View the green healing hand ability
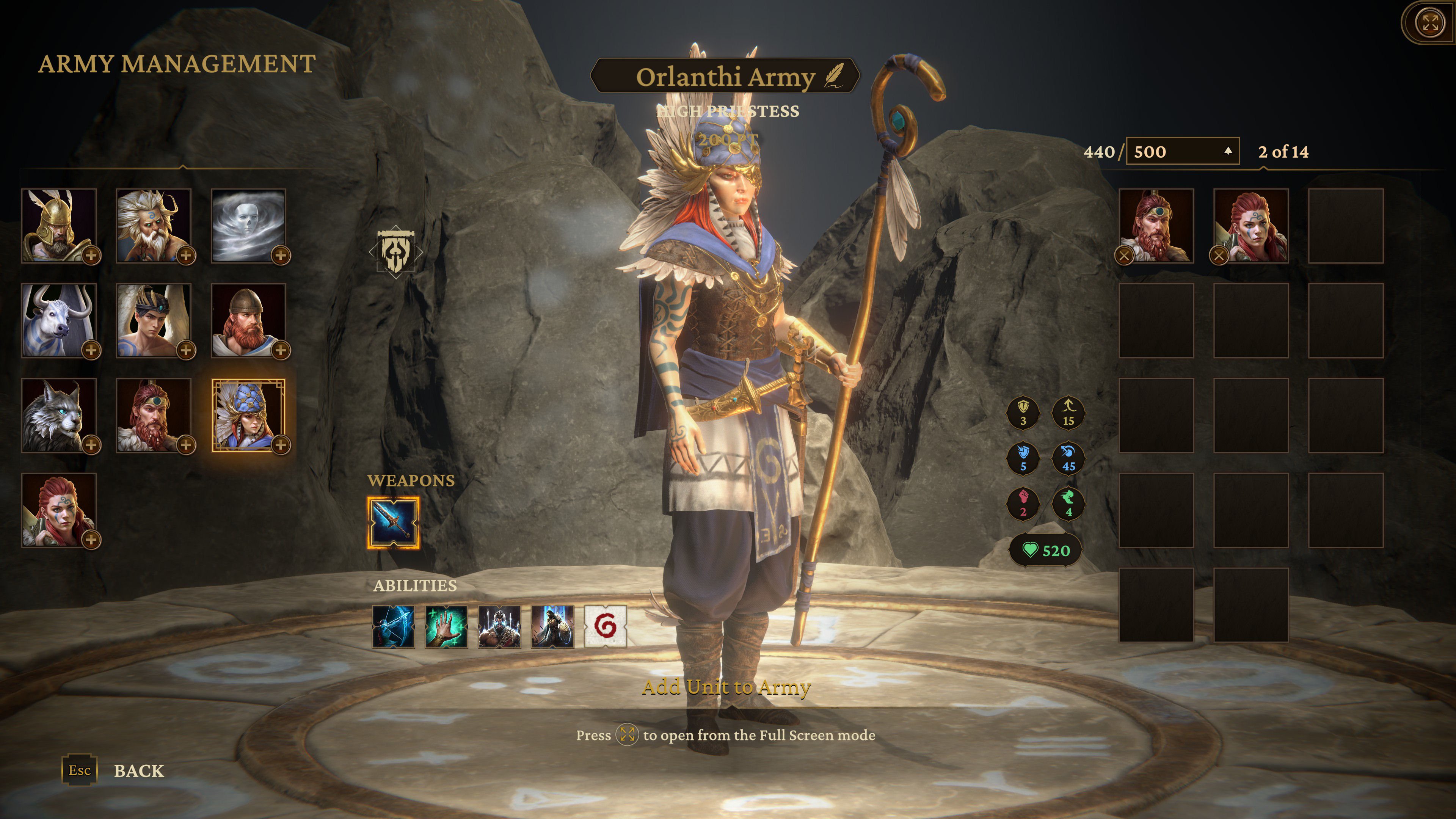 446,626
